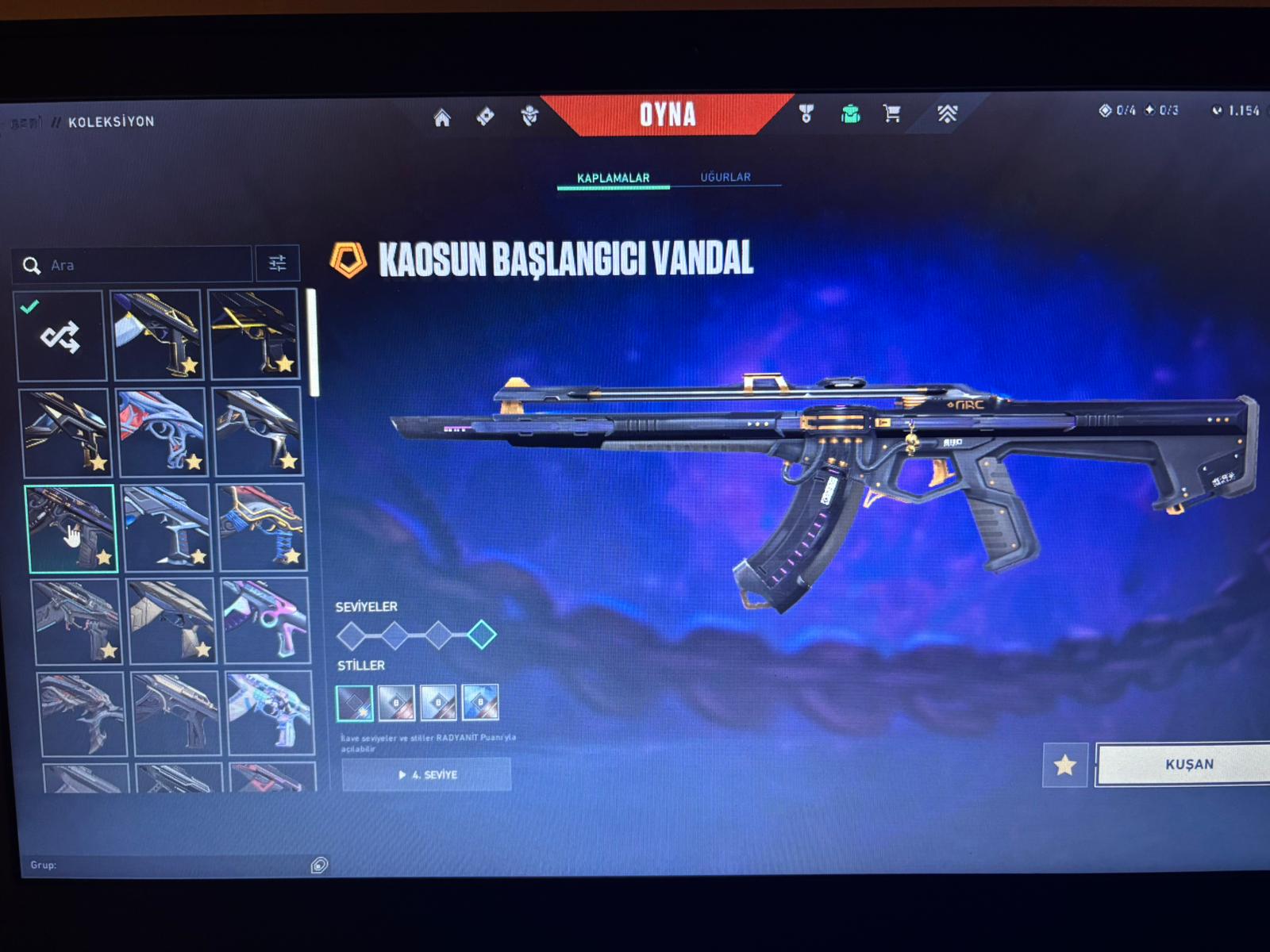
Task: Open the trophy icon beside OYNA
Action: [x=806, y=114]
